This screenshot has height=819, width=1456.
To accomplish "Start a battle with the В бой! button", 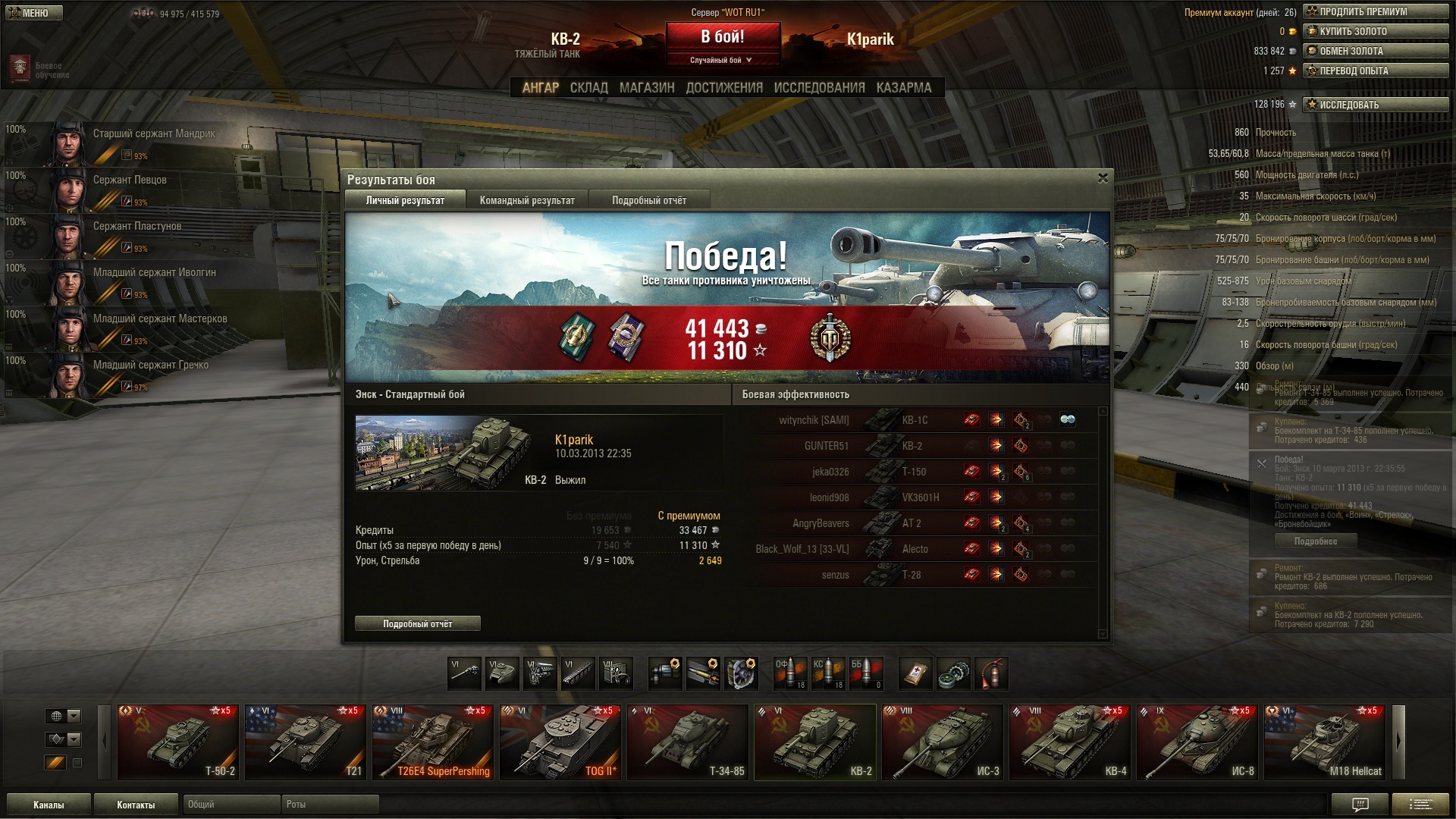I will pos(723,37).
